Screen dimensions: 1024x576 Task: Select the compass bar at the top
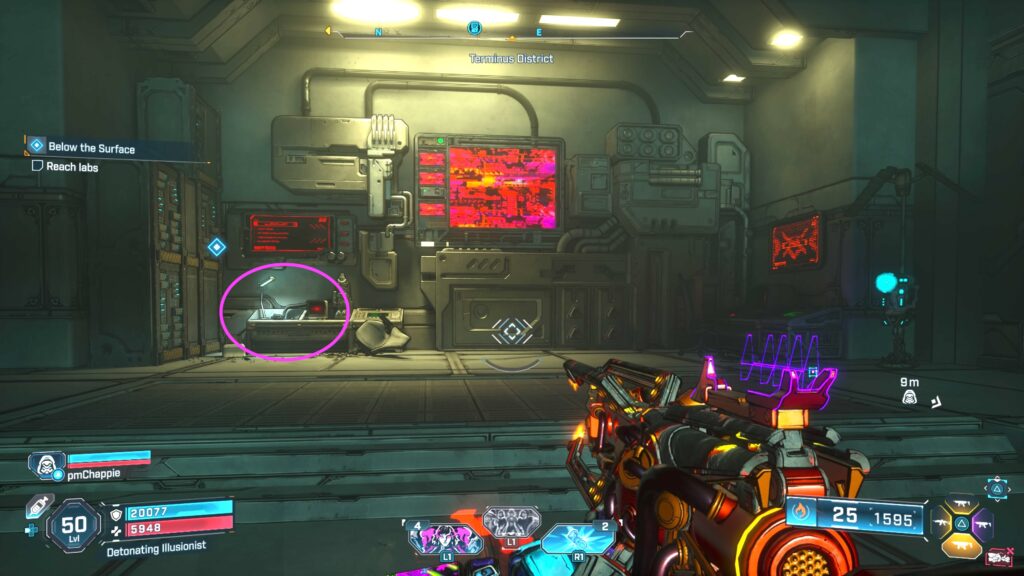tap(510, 32)
